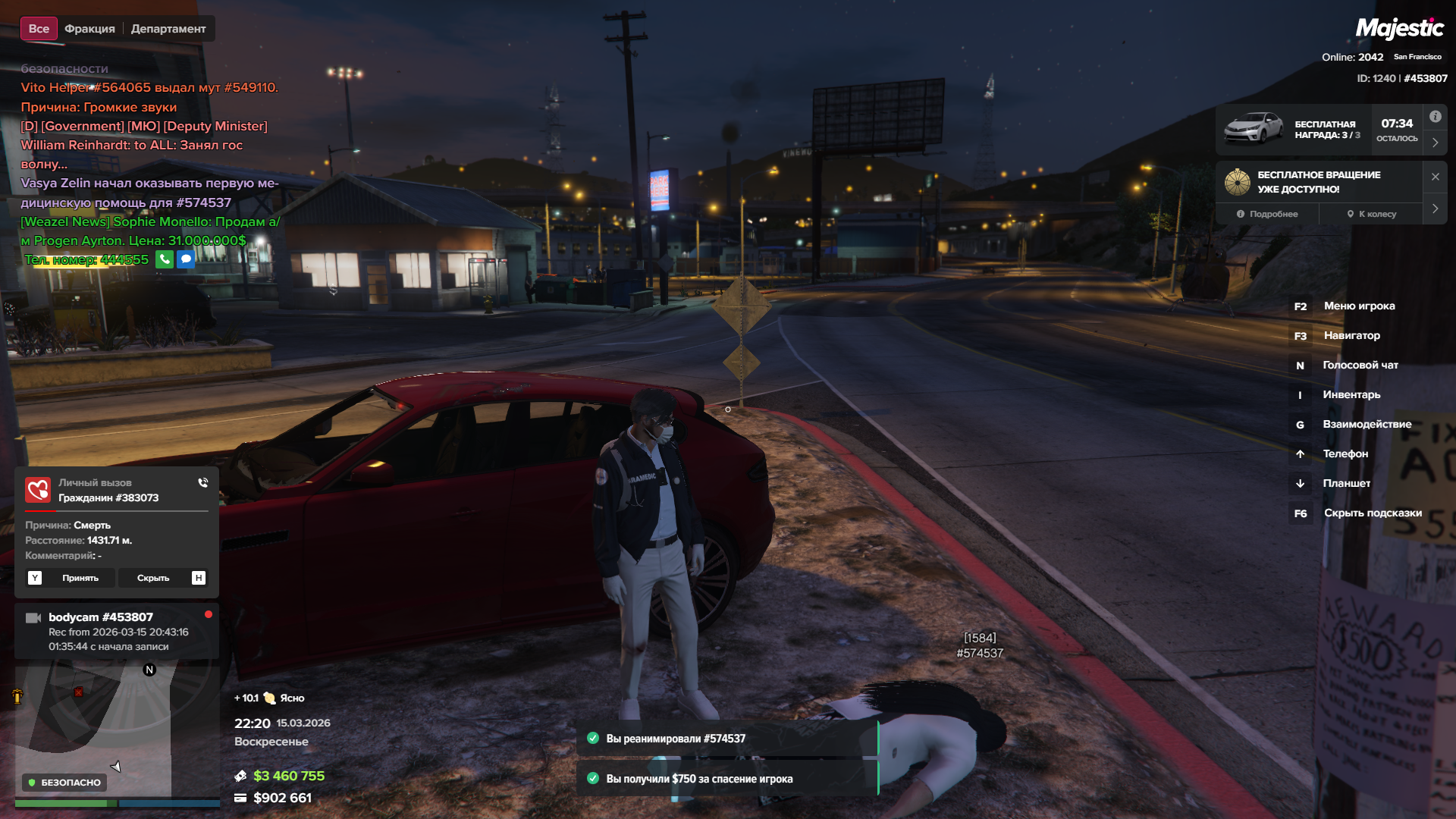Open Подробнее about the free spin

click(1267, 214)
